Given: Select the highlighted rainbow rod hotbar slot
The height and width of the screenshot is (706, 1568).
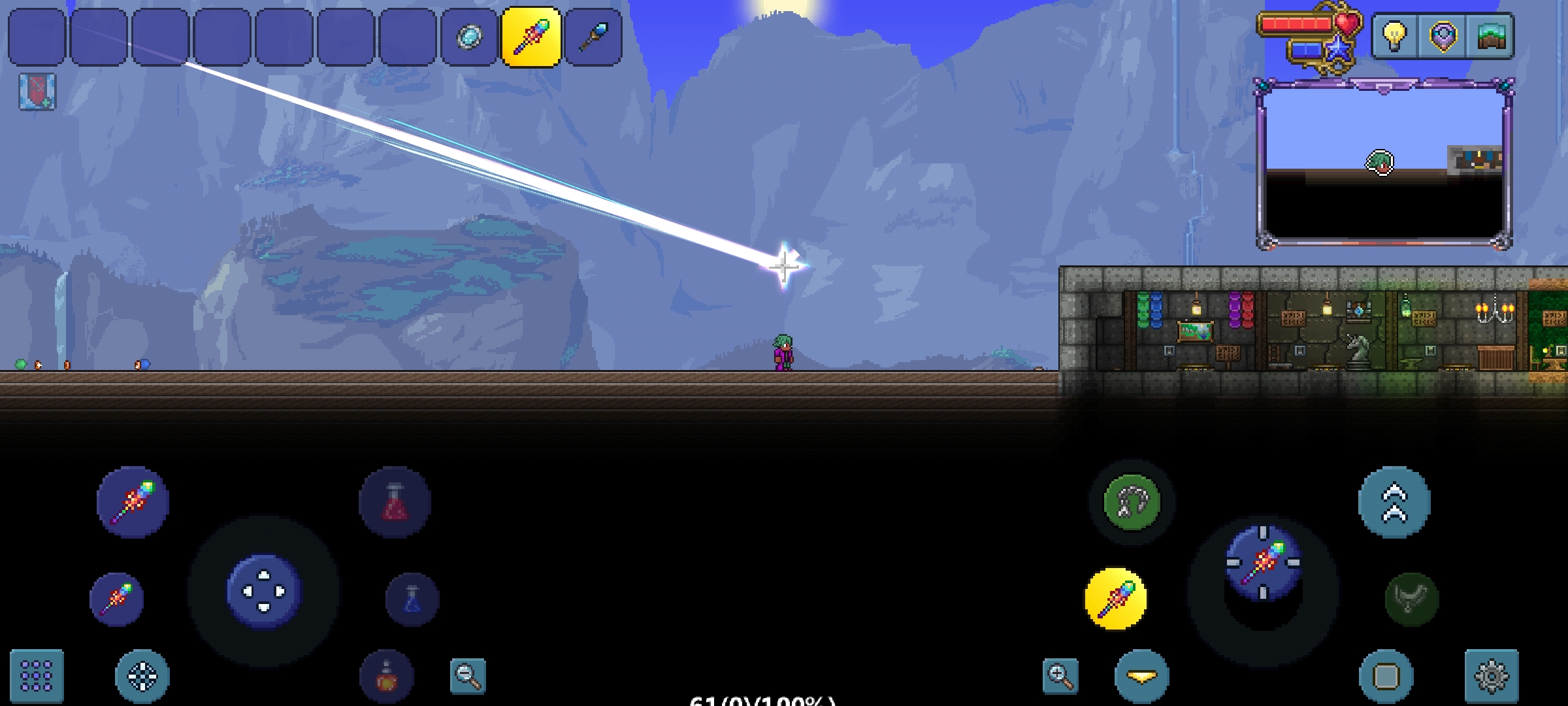Looking at the screenshot, I should tap(531, 37).
